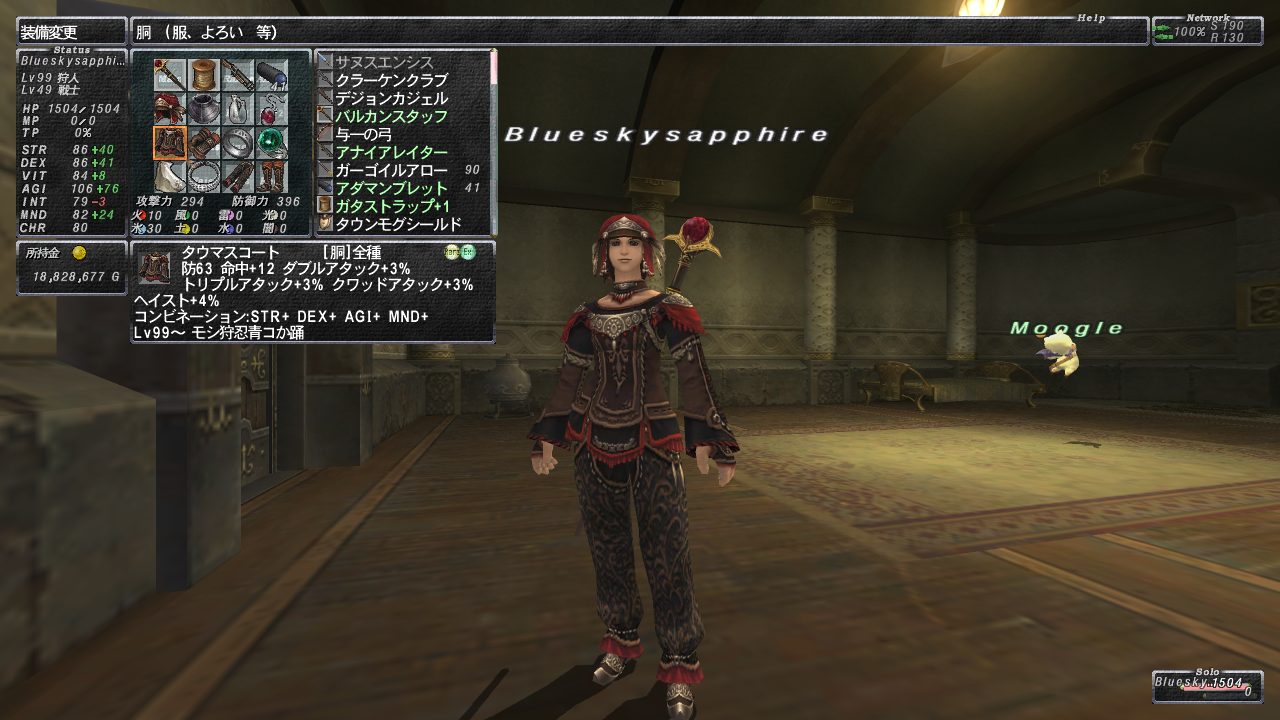
Task: Select タウンモグシールド list entry
Action: (398, 224)
